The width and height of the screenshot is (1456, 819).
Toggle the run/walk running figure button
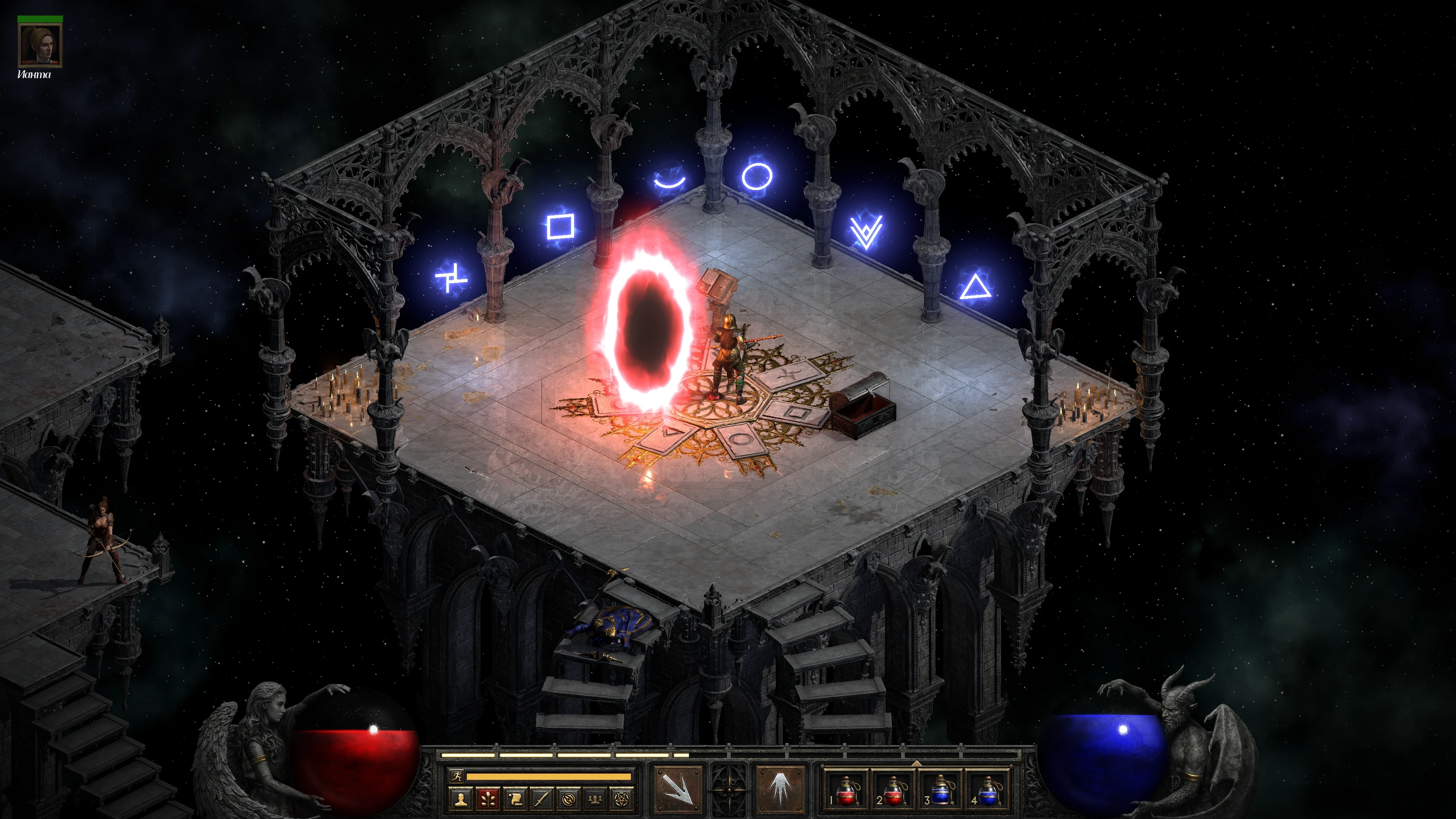click(456, 776)
